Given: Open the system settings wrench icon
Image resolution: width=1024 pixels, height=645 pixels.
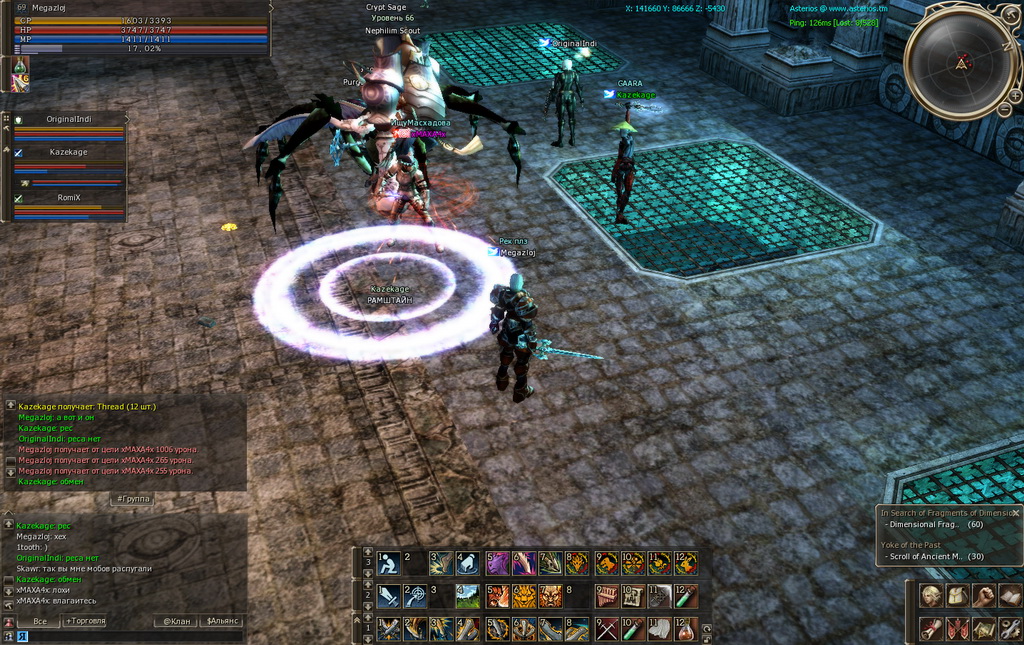Looking at the screenshot, I should pyautogui.click(x=1010, y=629).
